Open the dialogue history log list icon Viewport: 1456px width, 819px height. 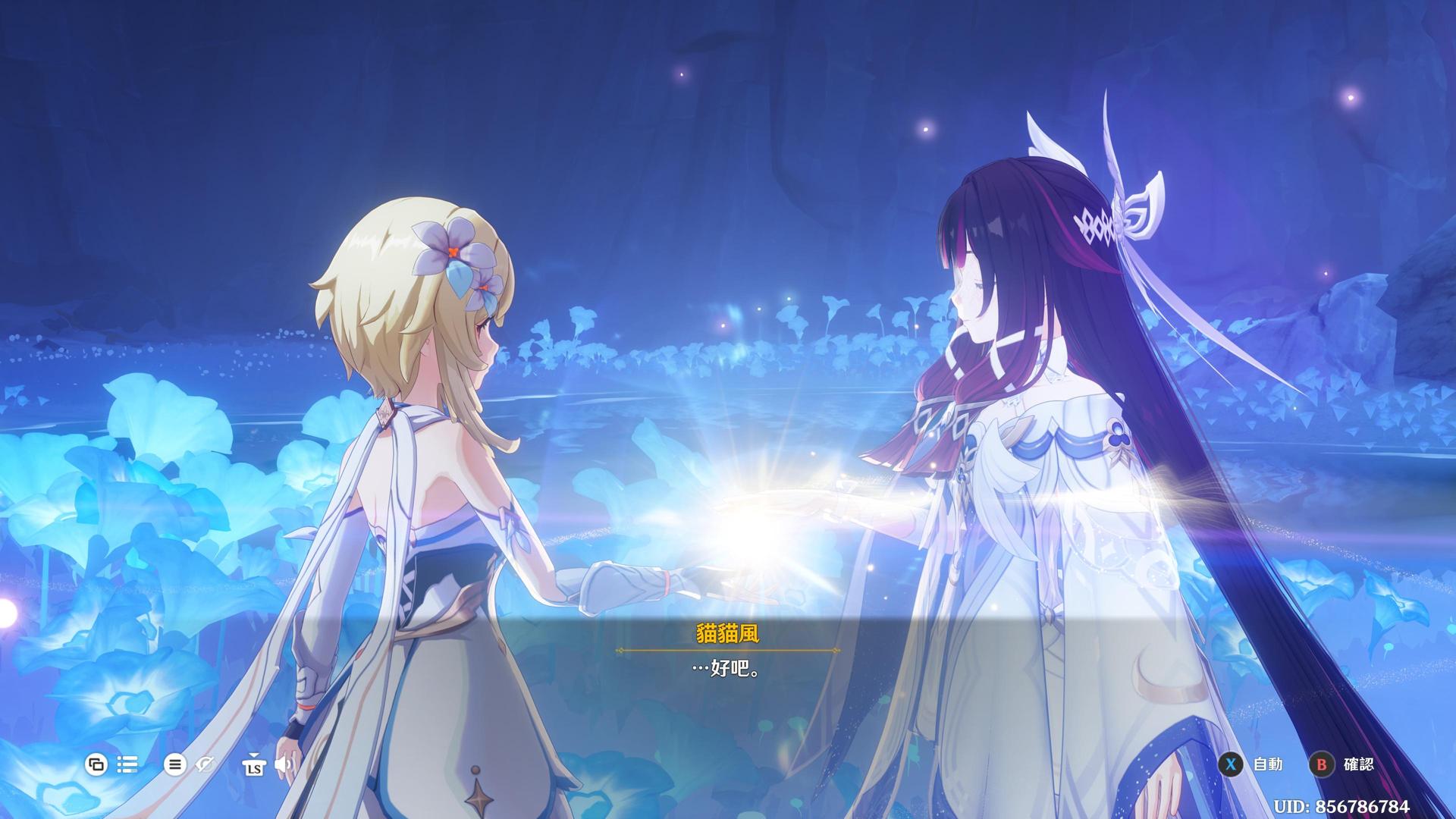pyautogui.click(x=127, y=764)
